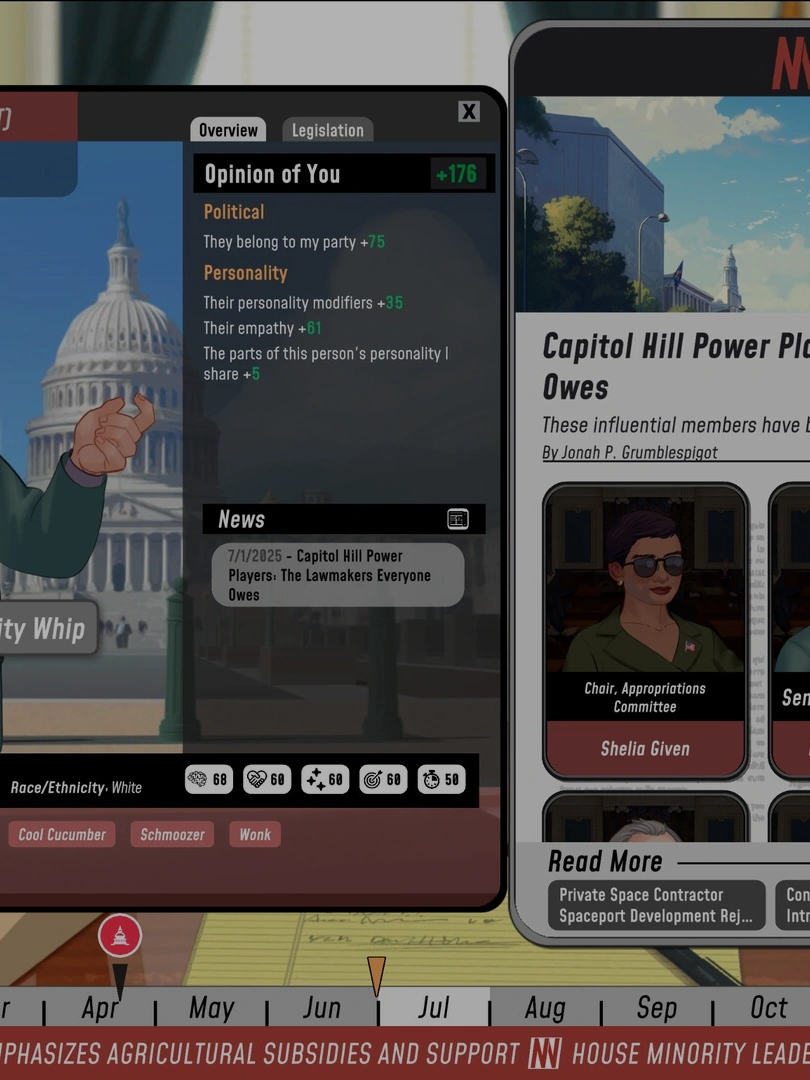Click the Wonk trait tag
The height and width of the screenshot is (1080, 810).
point(255,834)
